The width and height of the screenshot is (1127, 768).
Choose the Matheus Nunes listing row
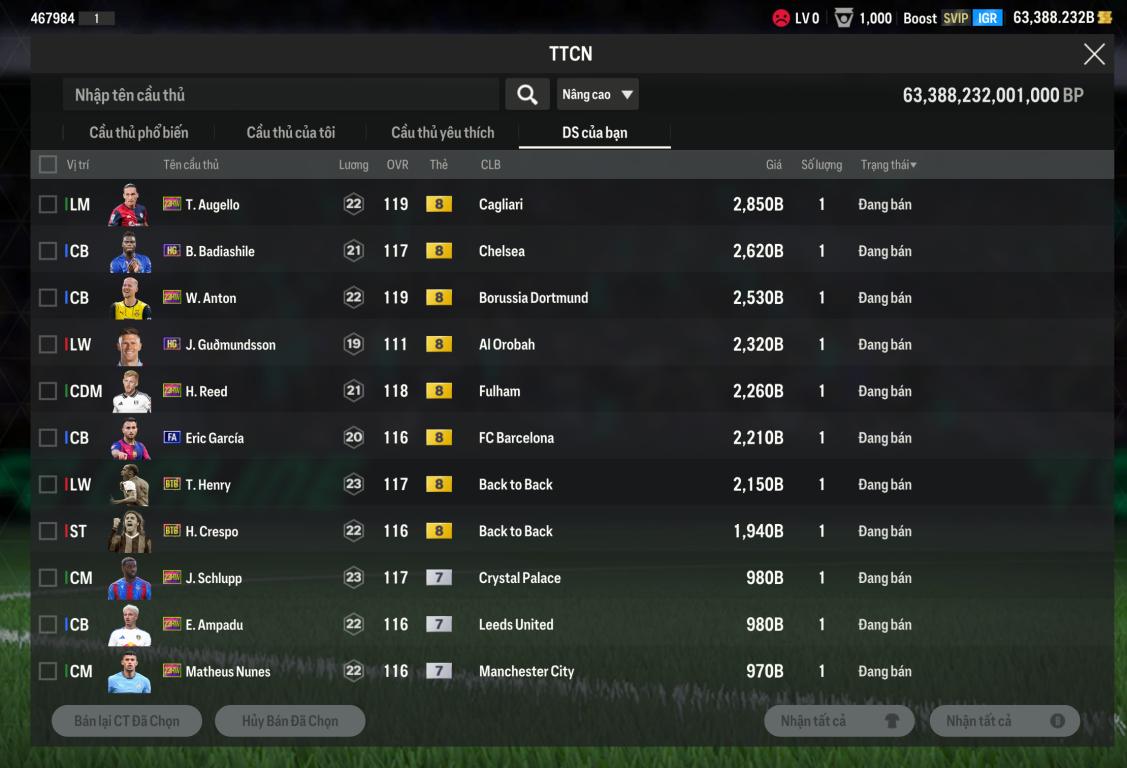pos(500,672)
